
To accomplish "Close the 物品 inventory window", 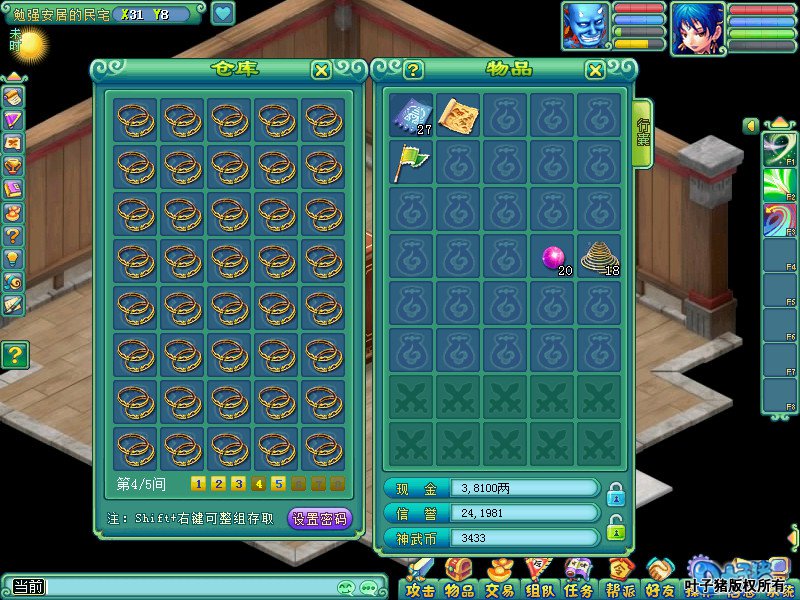I will [595, 70].
